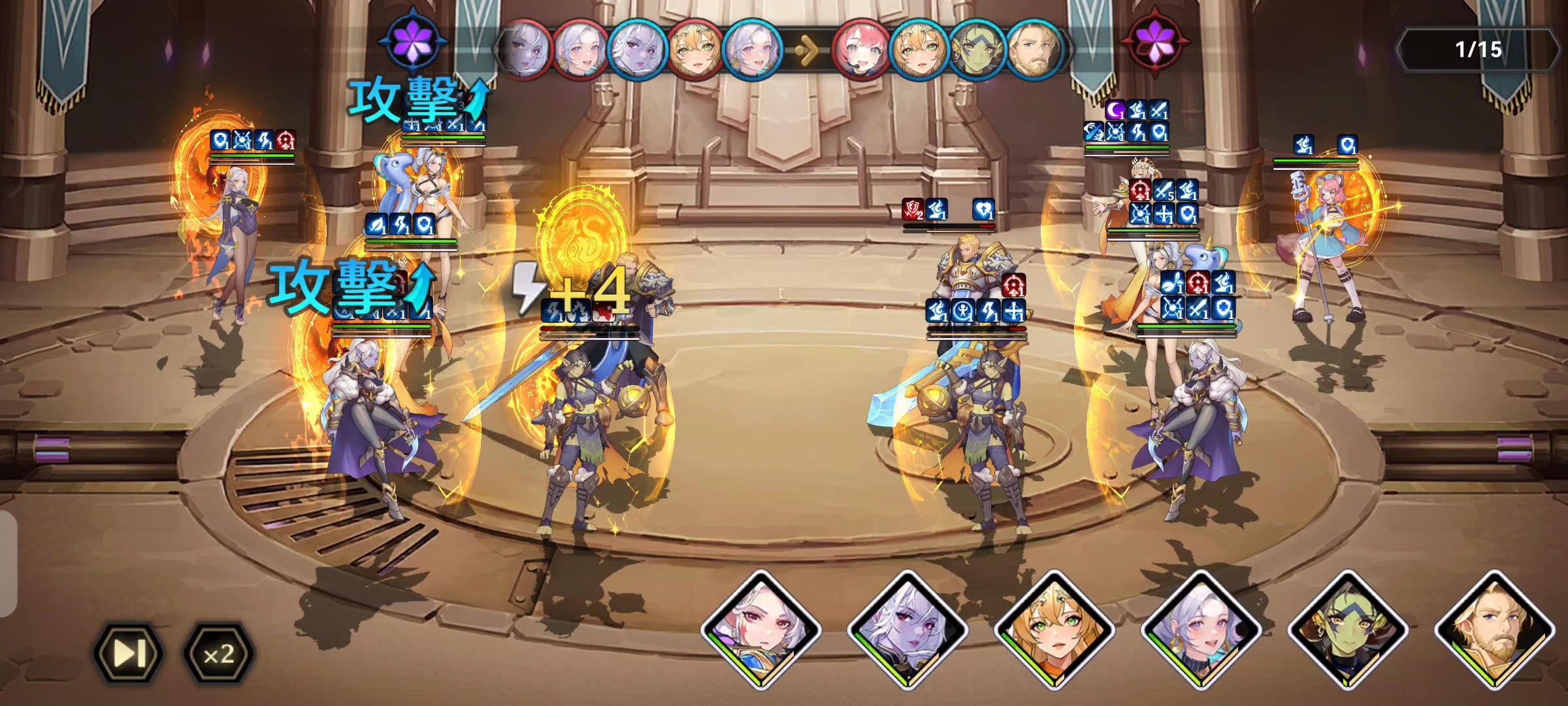1568x706 pixels.
Task: Select the silver-haired purple-eyed hero portrait in bottom row
Action: 1201,629
